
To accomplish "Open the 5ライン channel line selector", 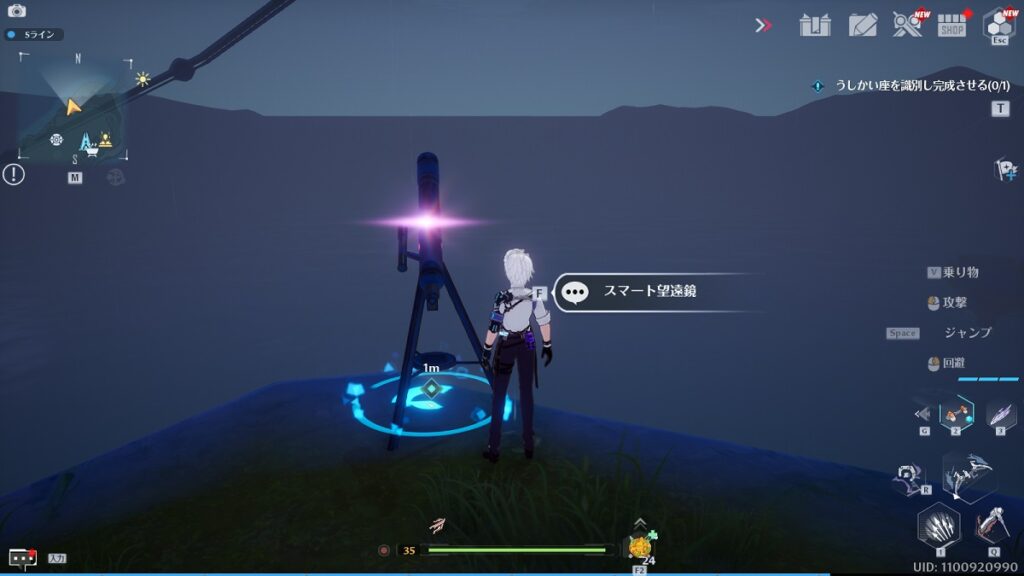I will coord(33,34).
